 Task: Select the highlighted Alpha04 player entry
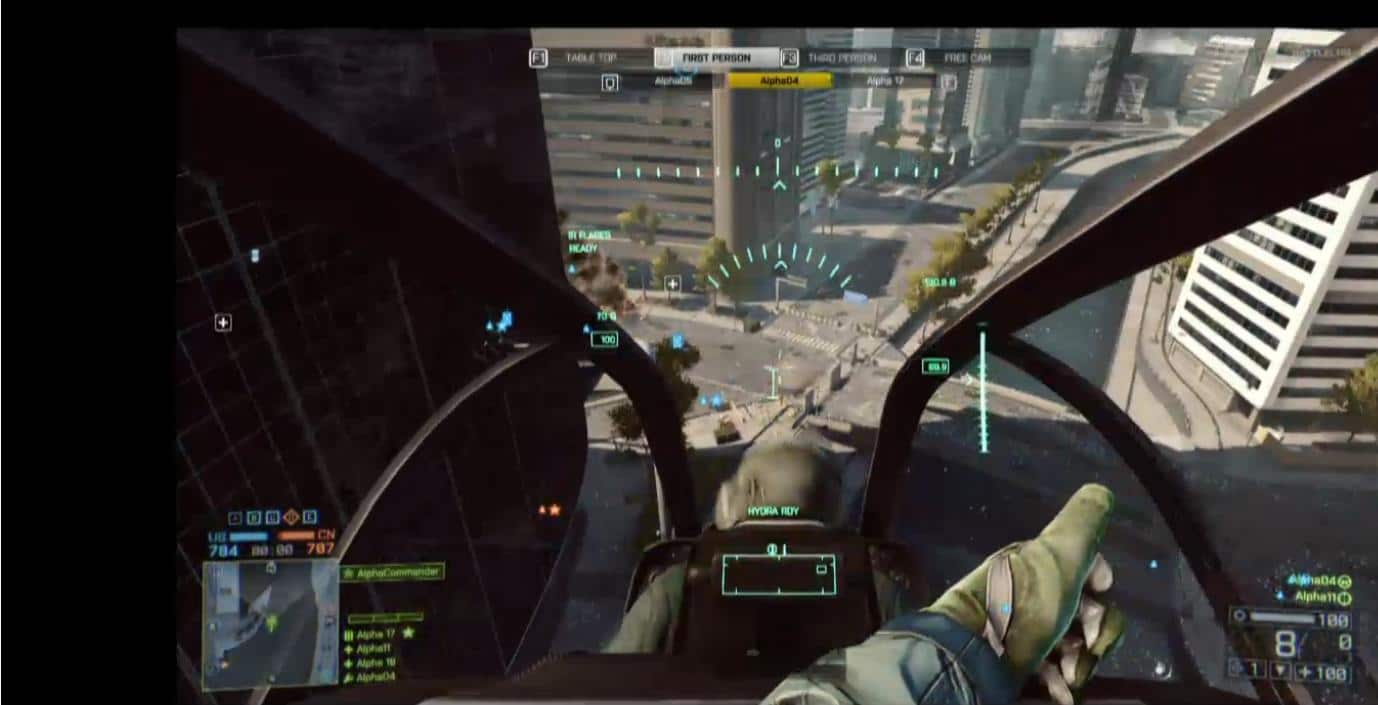pos(779,81)
